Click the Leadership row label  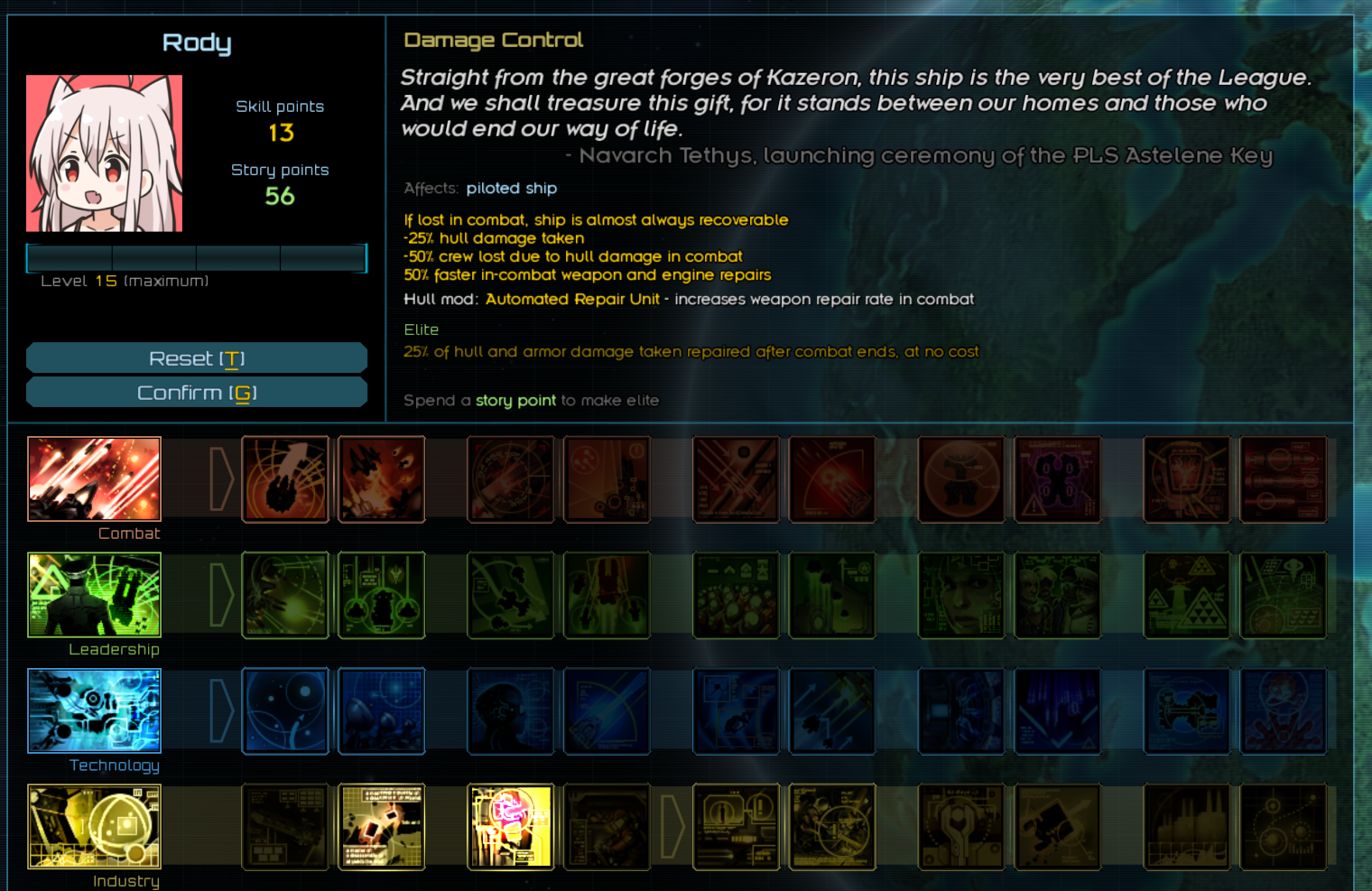(115, 649)
